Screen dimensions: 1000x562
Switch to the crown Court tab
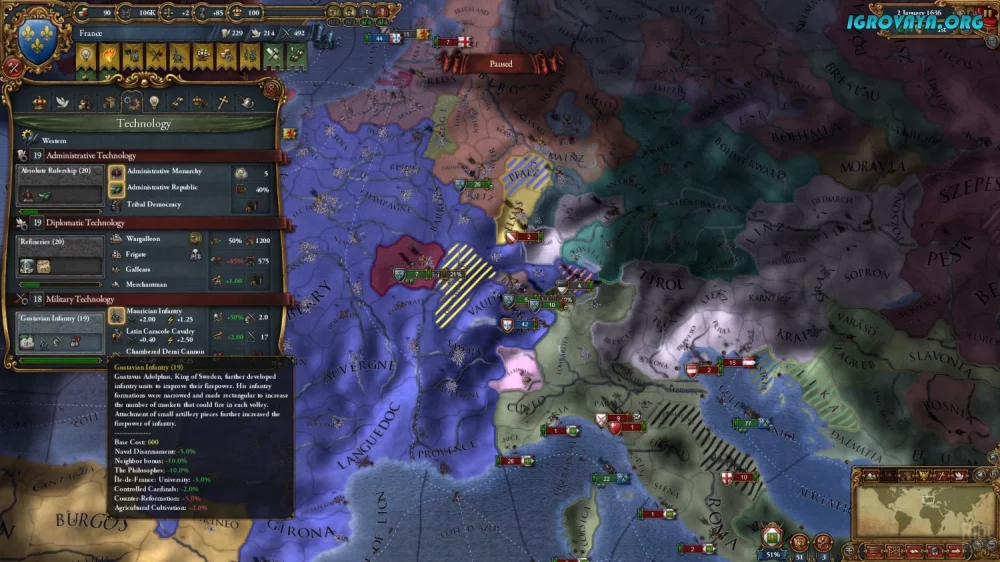click(x=40, y=101)
